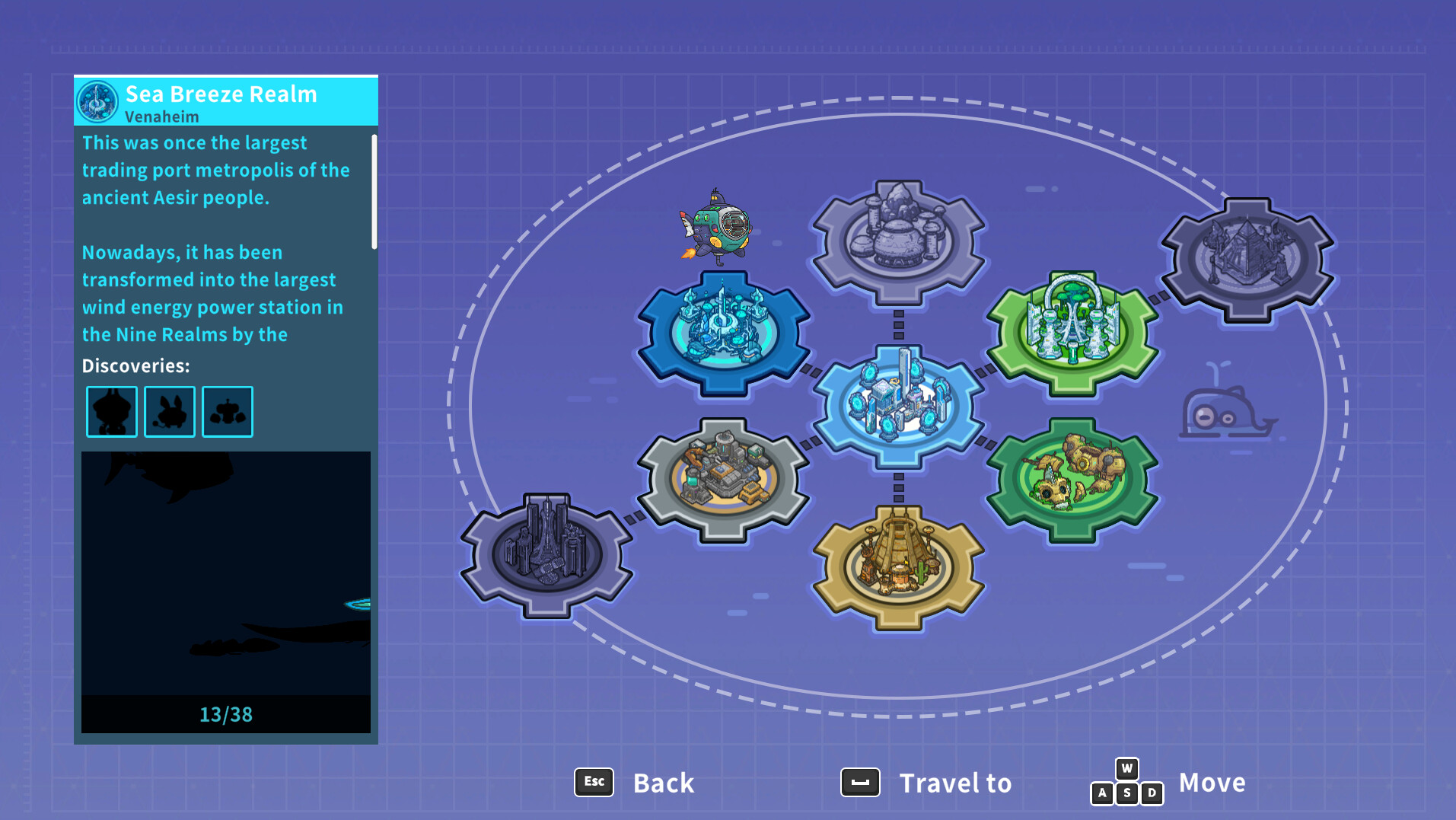
Task: Click the first discovery silhouette slot
Action: (x=111, y=411)
